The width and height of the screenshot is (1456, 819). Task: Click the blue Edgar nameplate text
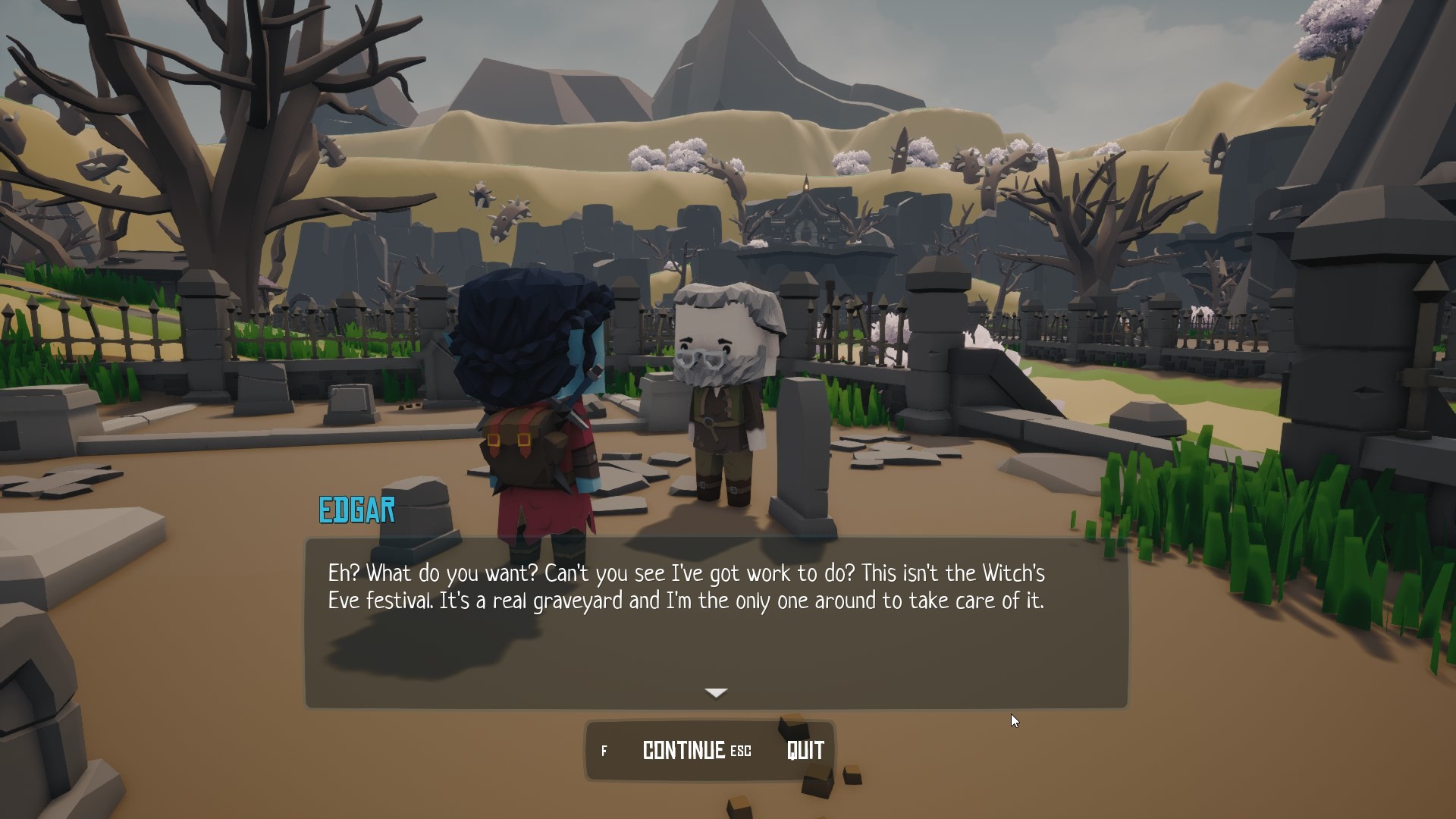(356, 510)
